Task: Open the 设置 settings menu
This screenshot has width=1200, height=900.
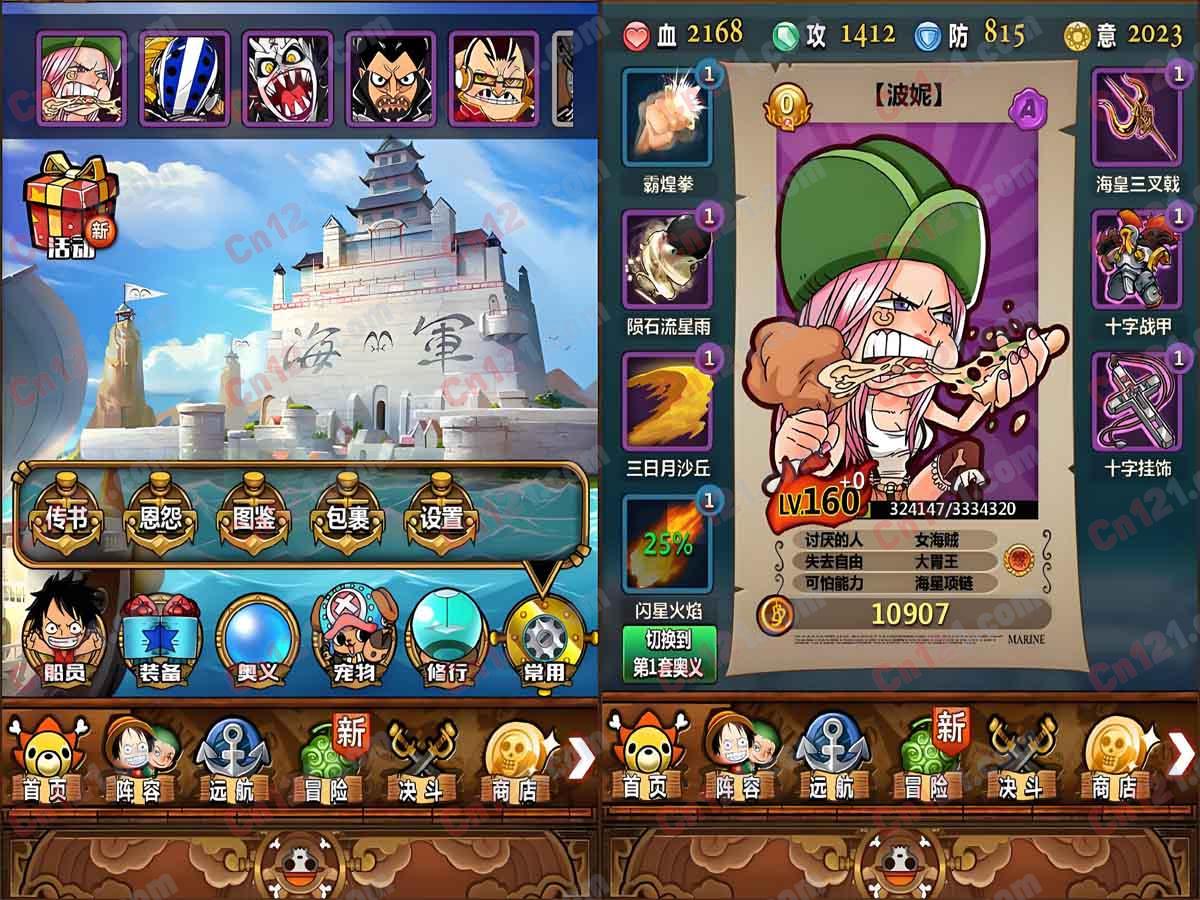Action: [x=441, y=519]
